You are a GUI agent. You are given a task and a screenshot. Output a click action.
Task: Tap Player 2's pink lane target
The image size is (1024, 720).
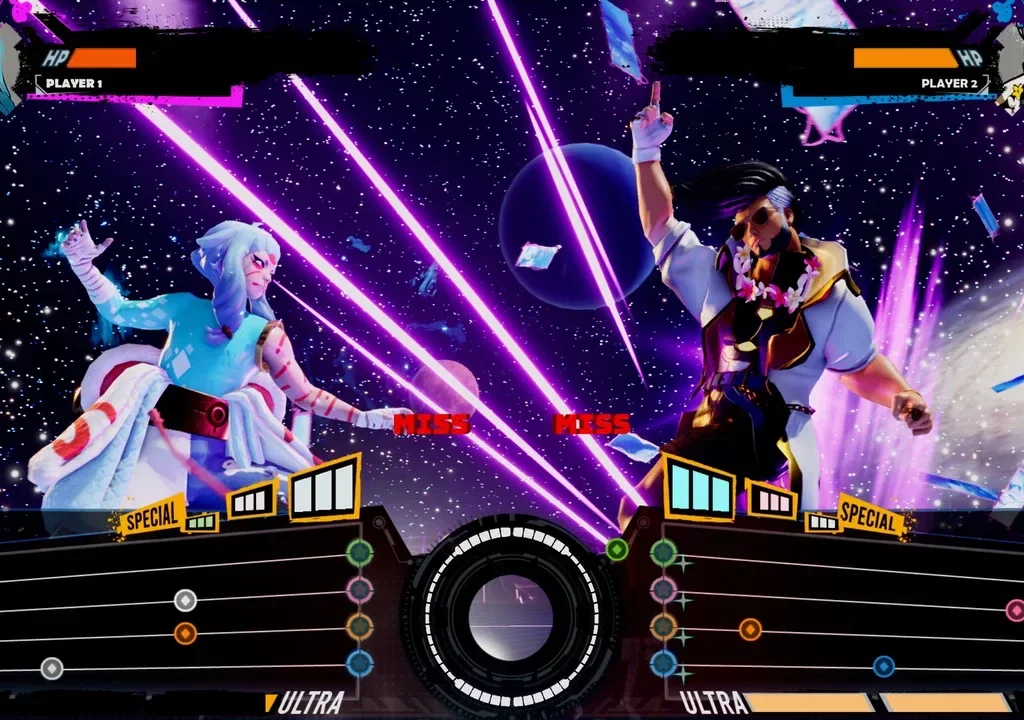click(663, 589)
